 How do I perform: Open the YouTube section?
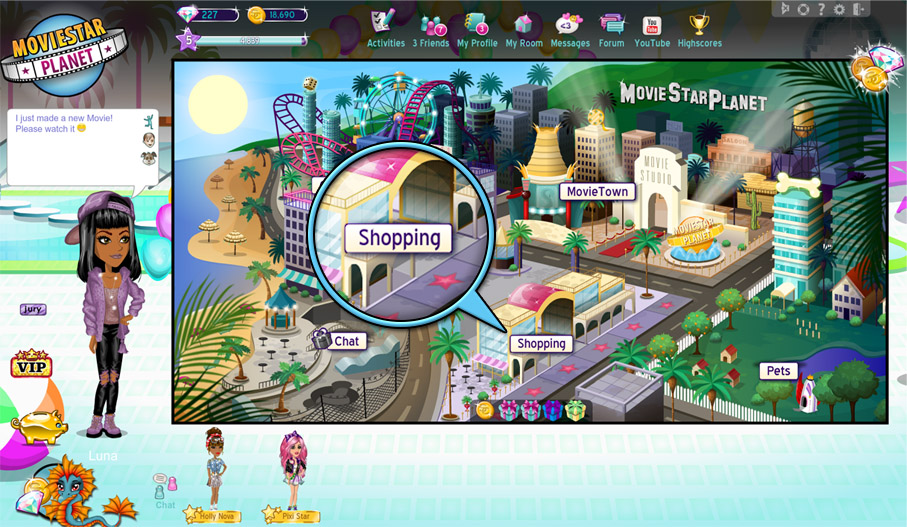tap(652, 28)
